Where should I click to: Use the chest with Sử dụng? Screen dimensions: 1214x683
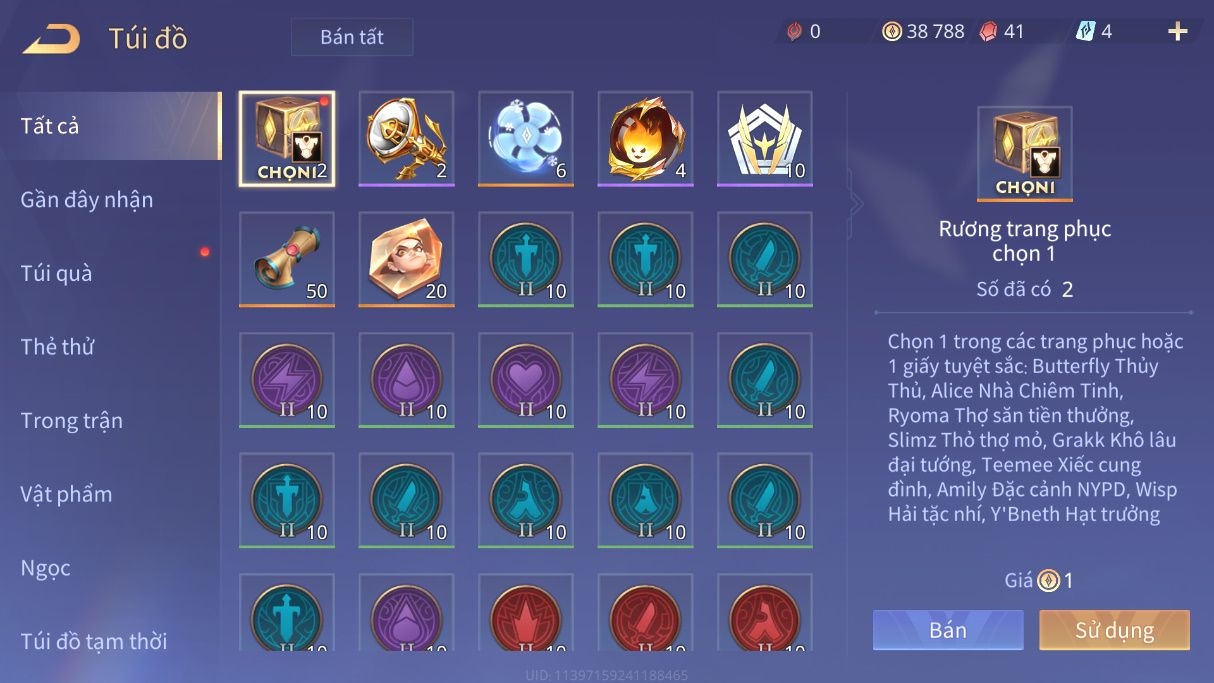[1114, 630]
